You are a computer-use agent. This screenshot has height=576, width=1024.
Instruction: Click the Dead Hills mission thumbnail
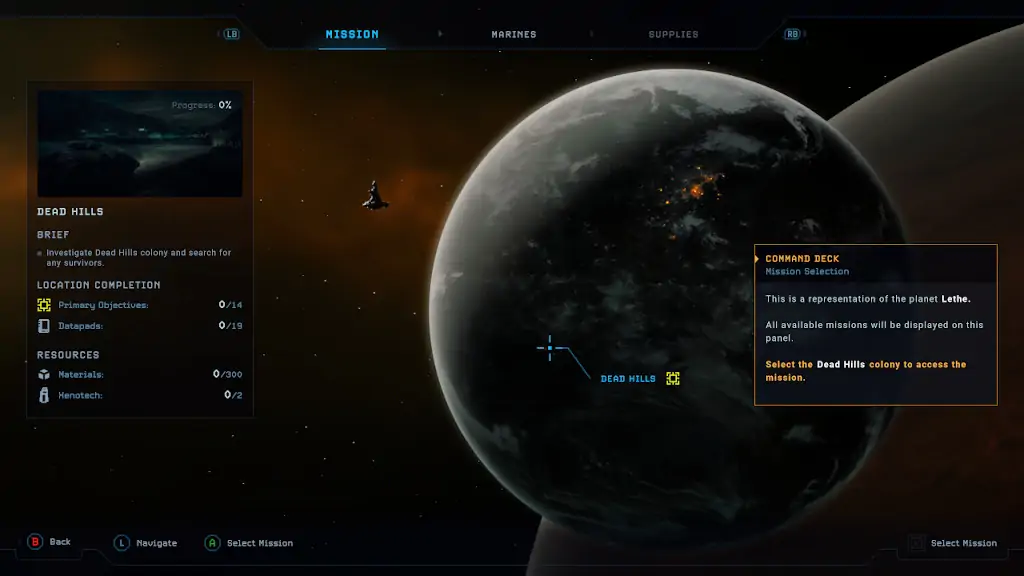pyautogui.click(x=140, y=143)
